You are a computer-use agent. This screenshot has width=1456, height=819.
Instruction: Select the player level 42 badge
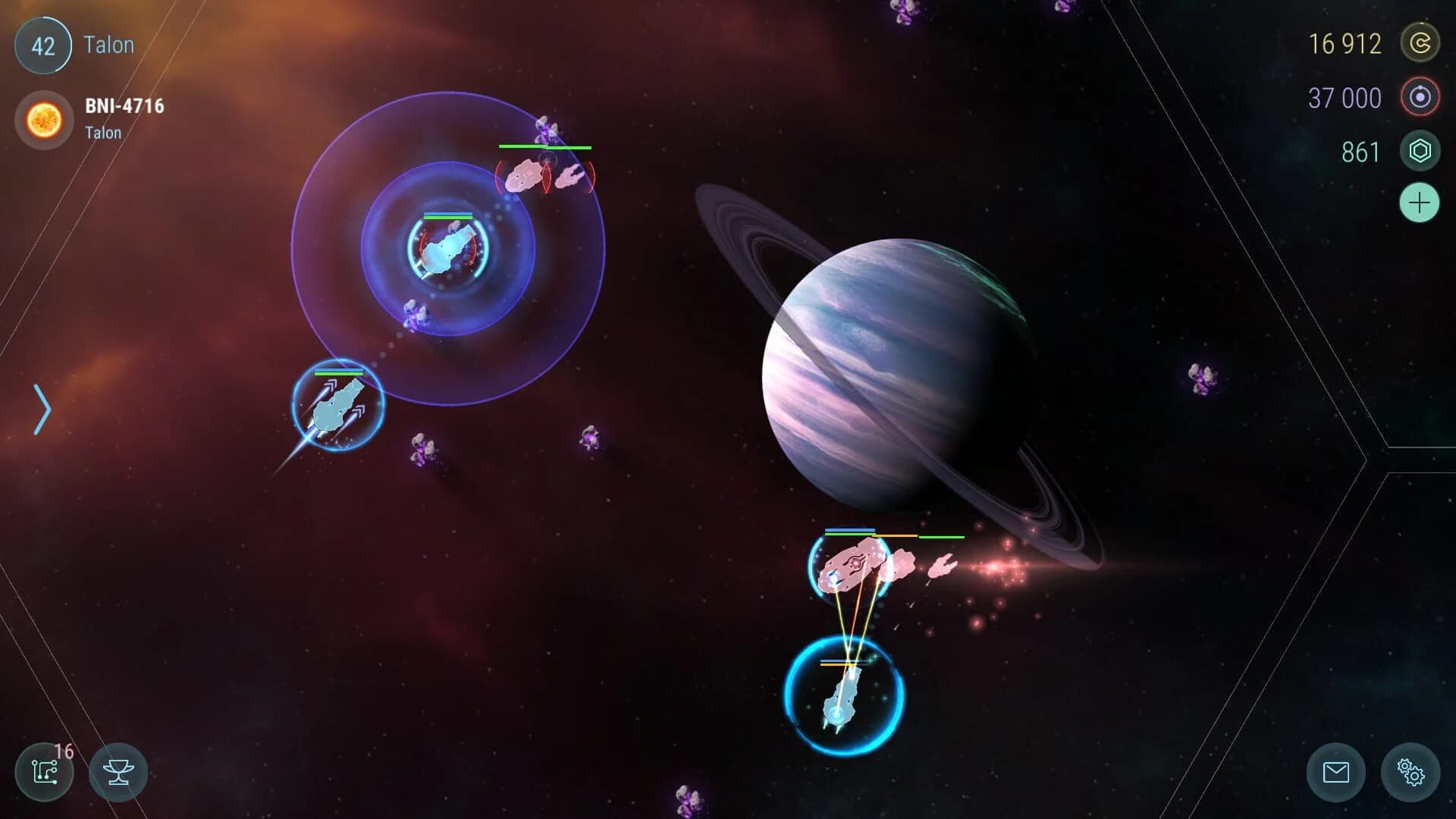tap(43, 45)
